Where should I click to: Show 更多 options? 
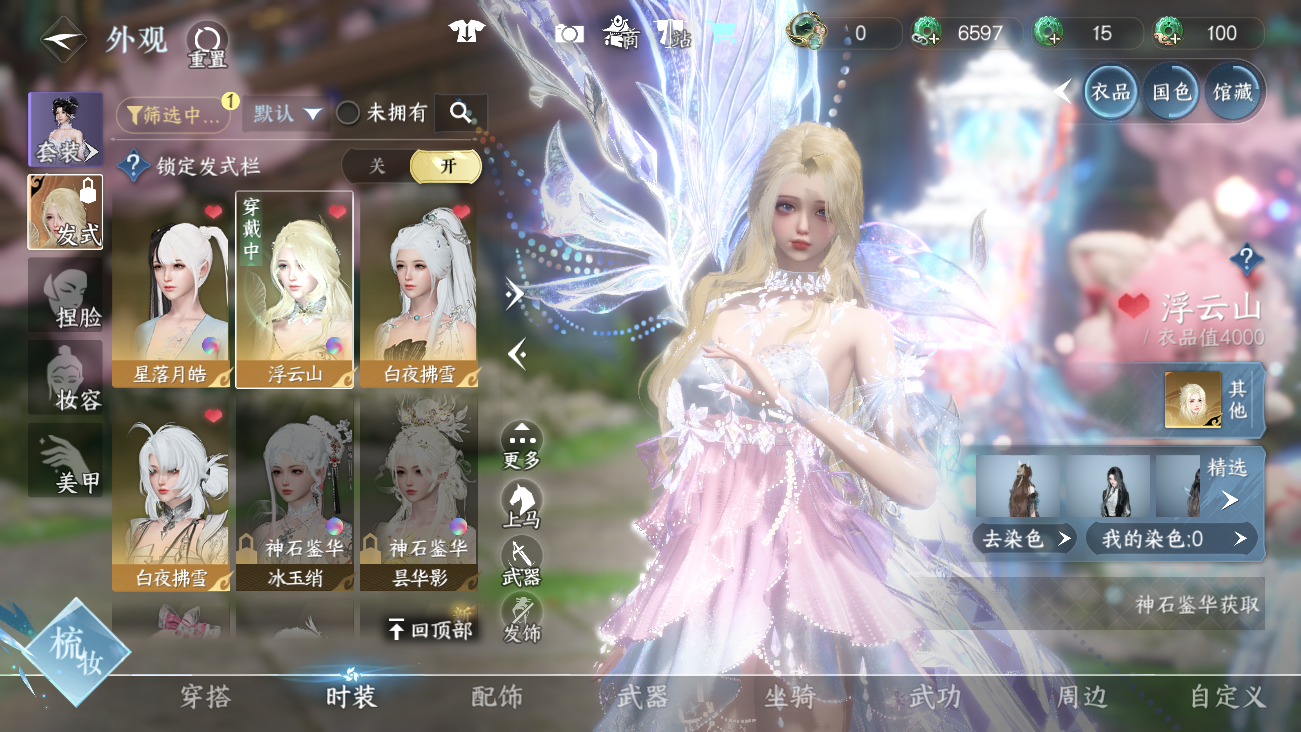(521, 445)
